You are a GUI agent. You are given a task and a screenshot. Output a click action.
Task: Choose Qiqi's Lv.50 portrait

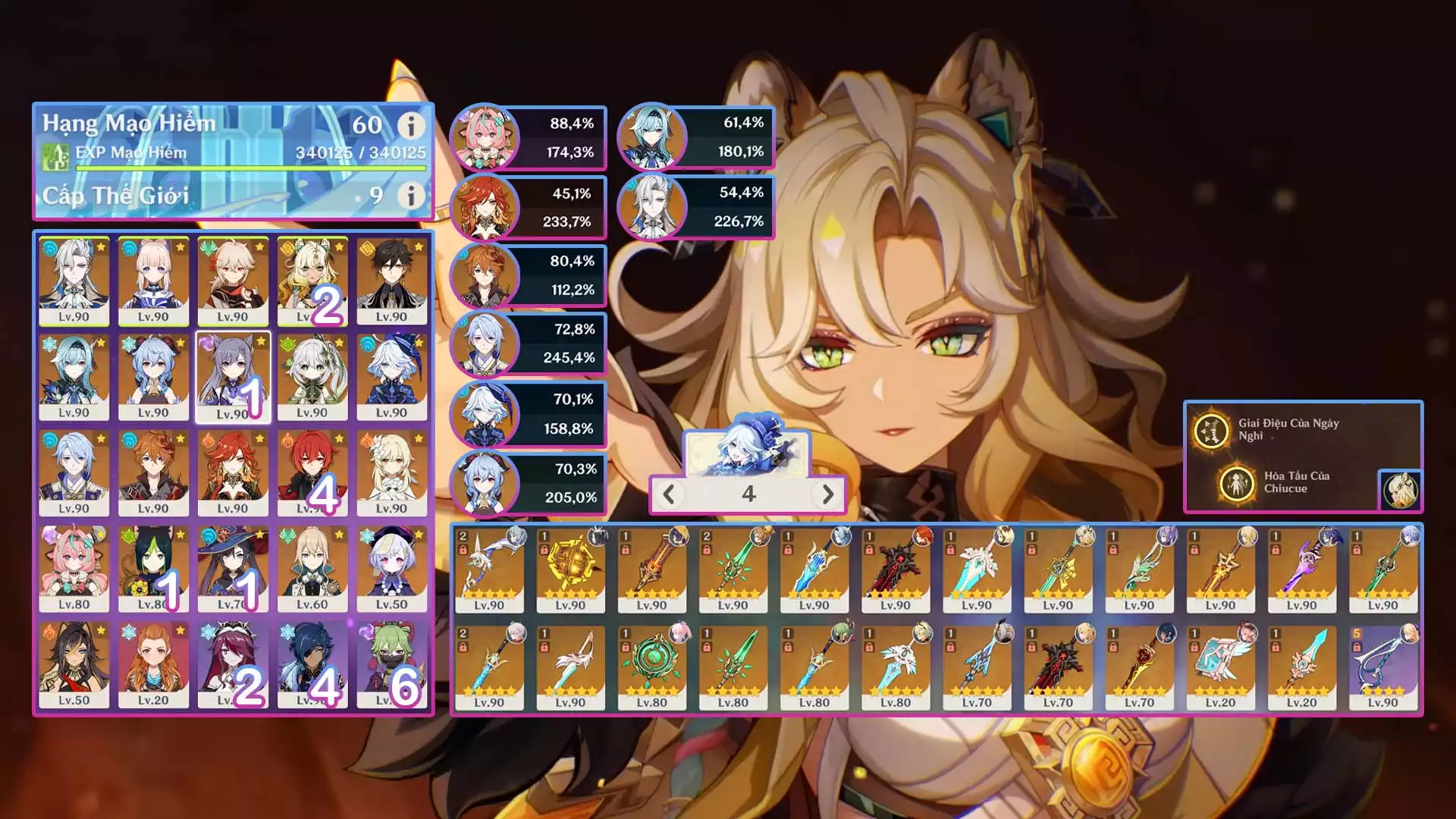[391, 569]
